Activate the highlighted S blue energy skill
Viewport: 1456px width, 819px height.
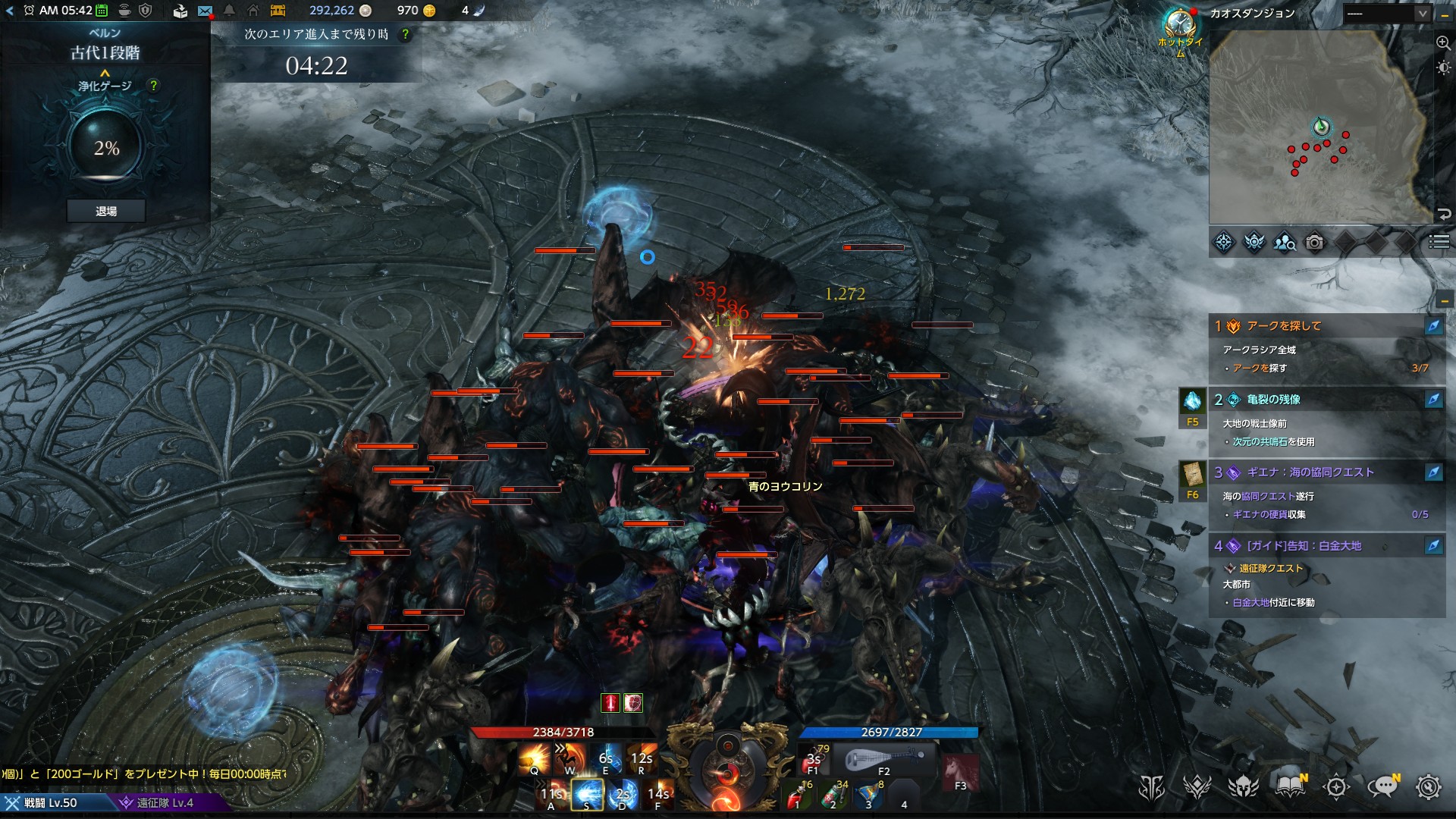pyautogui.click(x=587, y=794)
